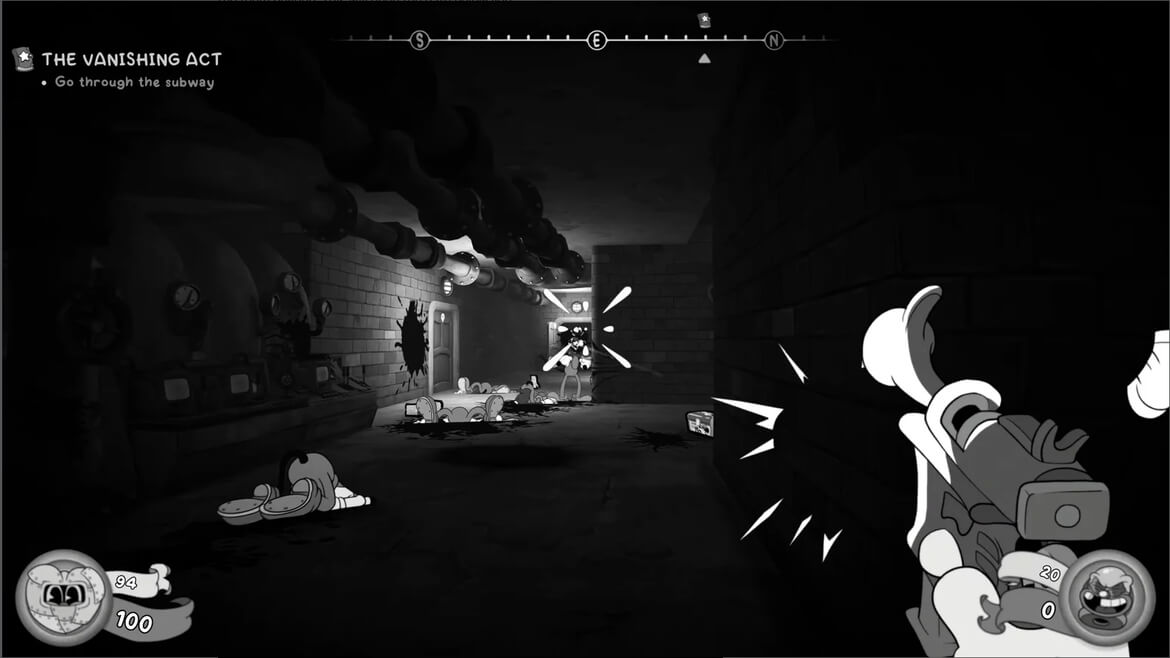This screenshot has height=658, width=1170.
Task: Click the North marker on the compass
Action: click(x=774, y=40)
